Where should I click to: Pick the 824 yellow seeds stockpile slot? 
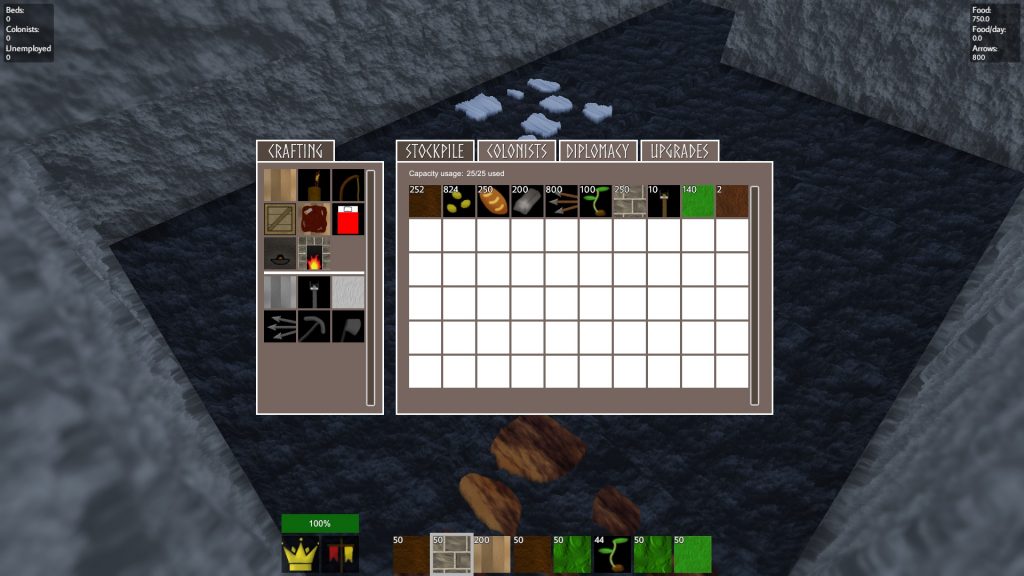pos(460,201)
